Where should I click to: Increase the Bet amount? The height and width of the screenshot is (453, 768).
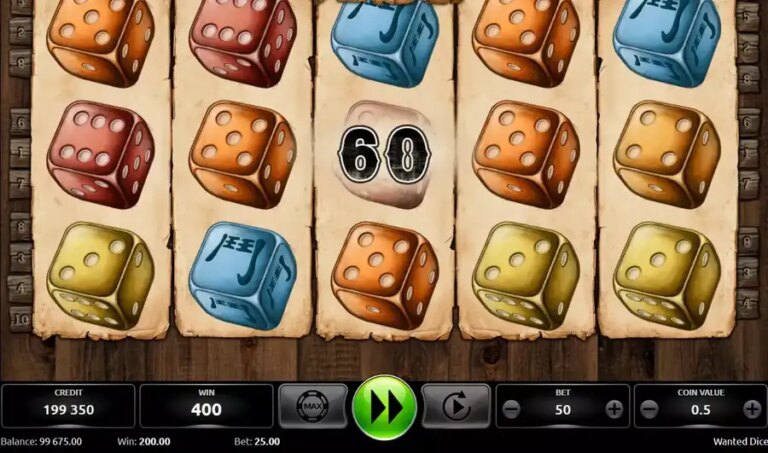point(614,409)
